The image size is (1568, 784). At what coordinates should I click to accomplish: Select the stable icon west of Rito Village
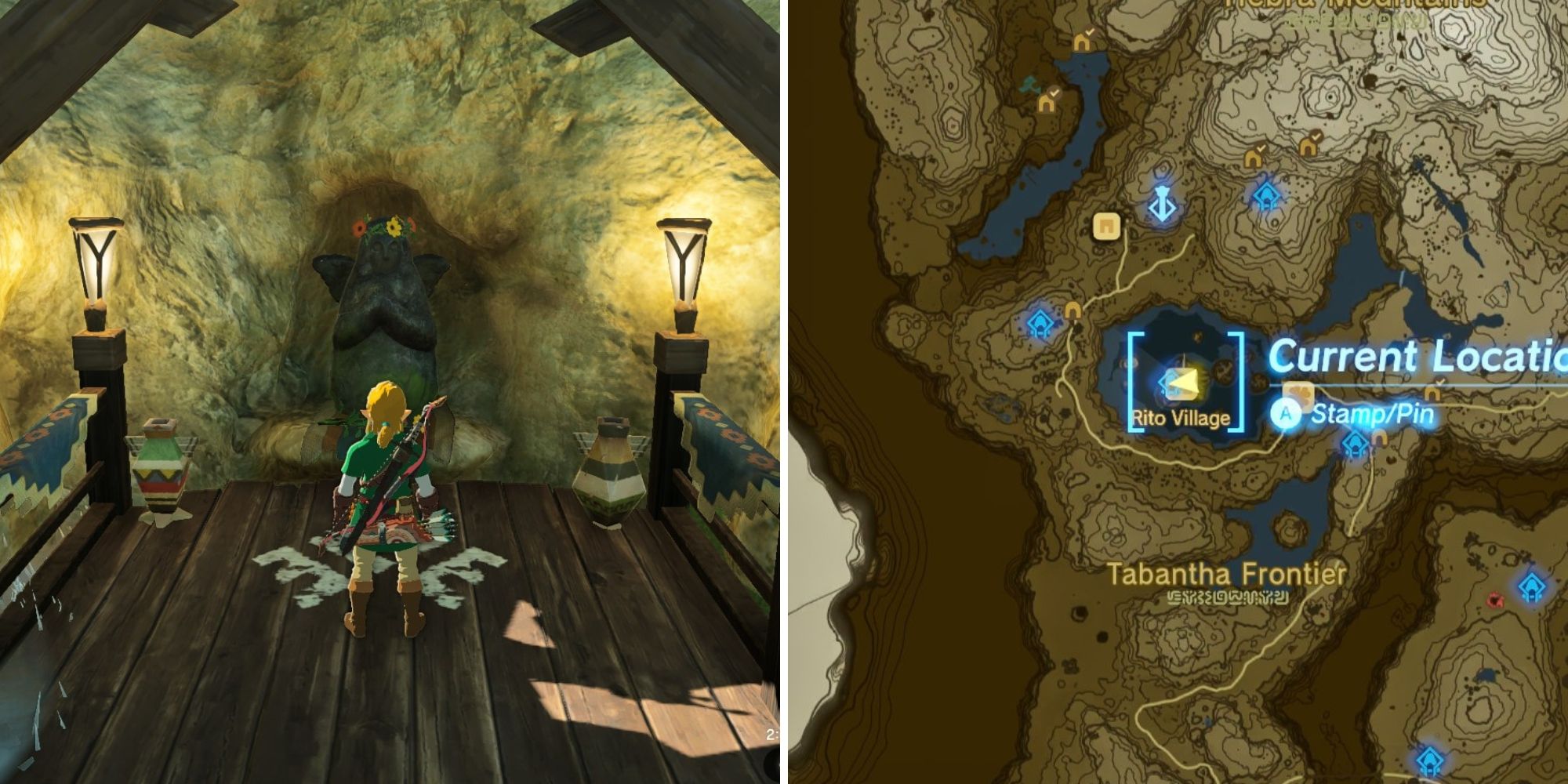[x=1073, y=310]
